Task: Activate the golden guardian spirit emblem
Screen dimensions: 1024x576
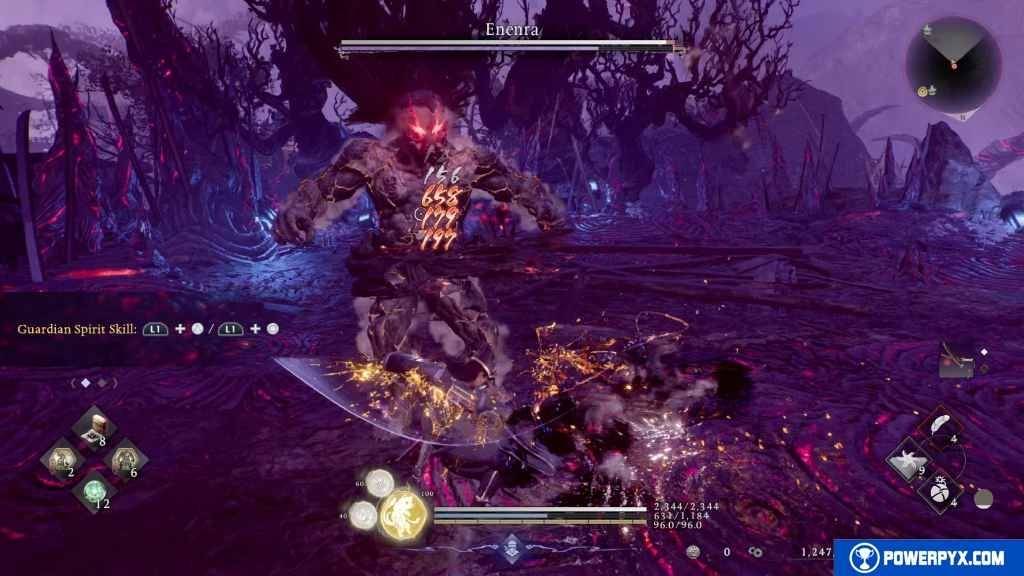Action: tap(404, 513)
